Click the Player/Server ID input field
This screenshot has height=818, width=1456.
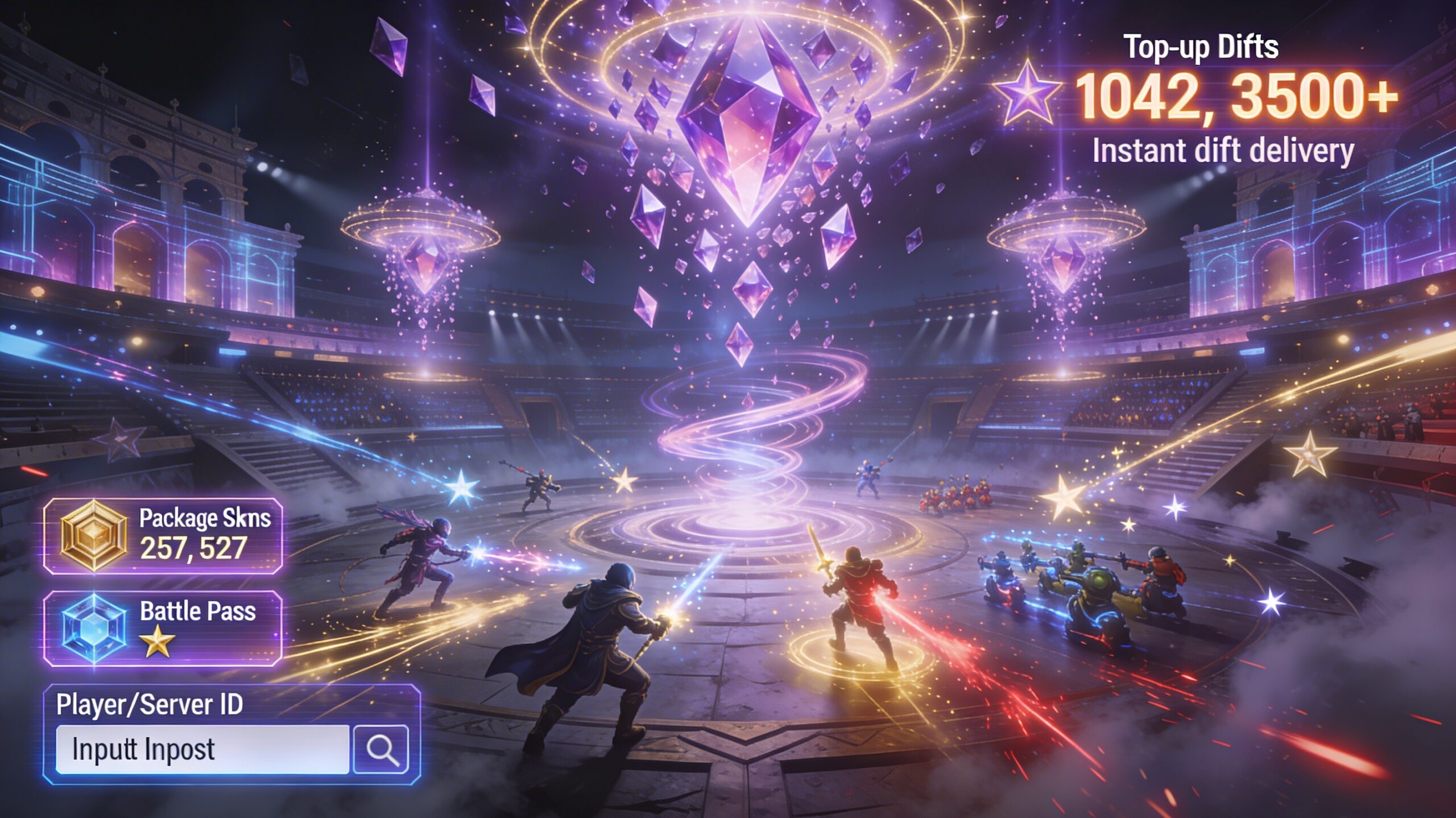point(202,749)
